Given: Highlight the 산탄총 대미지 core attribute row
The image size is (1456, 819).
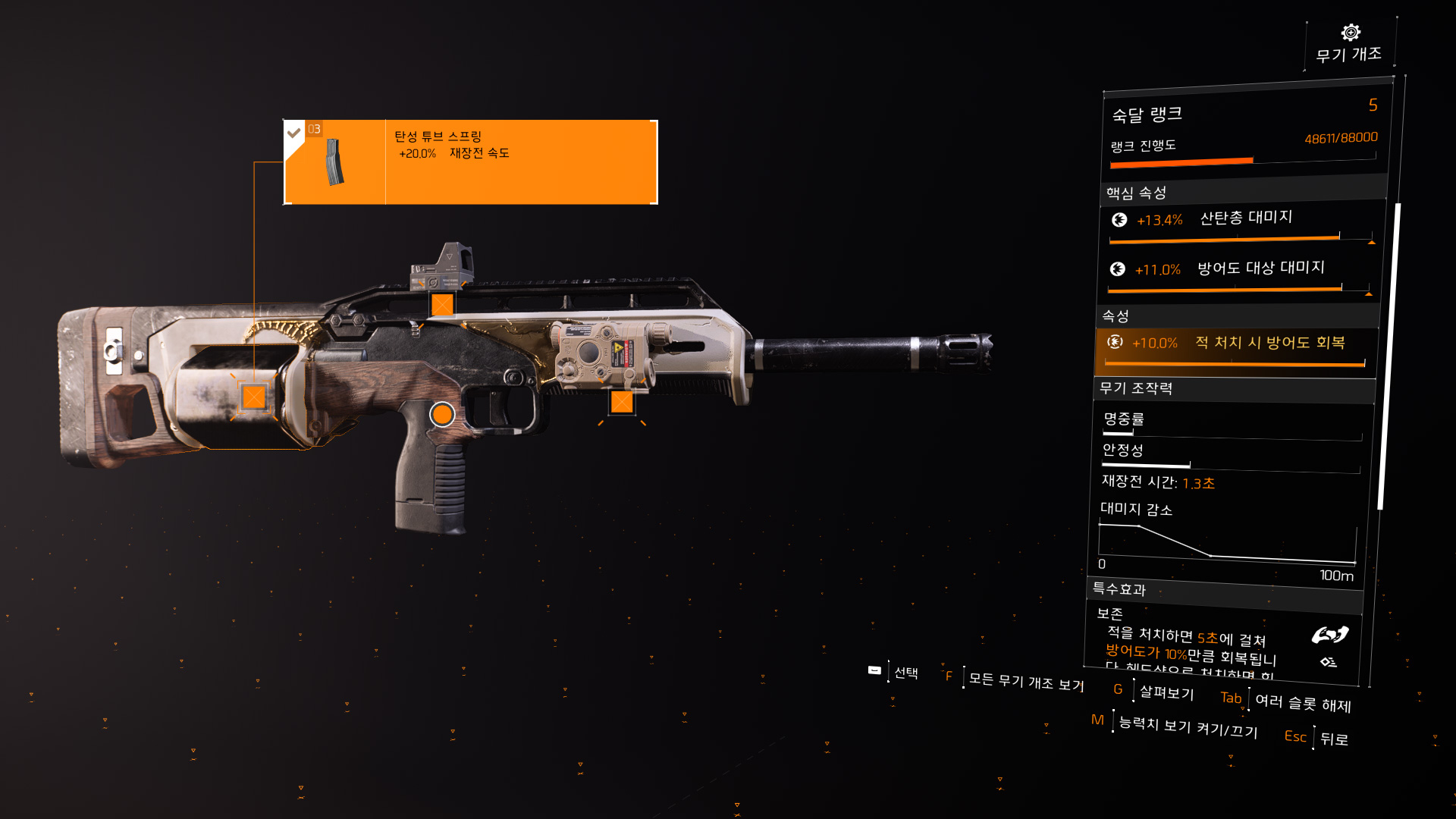Looking at the screenshot, I should click(1241, 224).
